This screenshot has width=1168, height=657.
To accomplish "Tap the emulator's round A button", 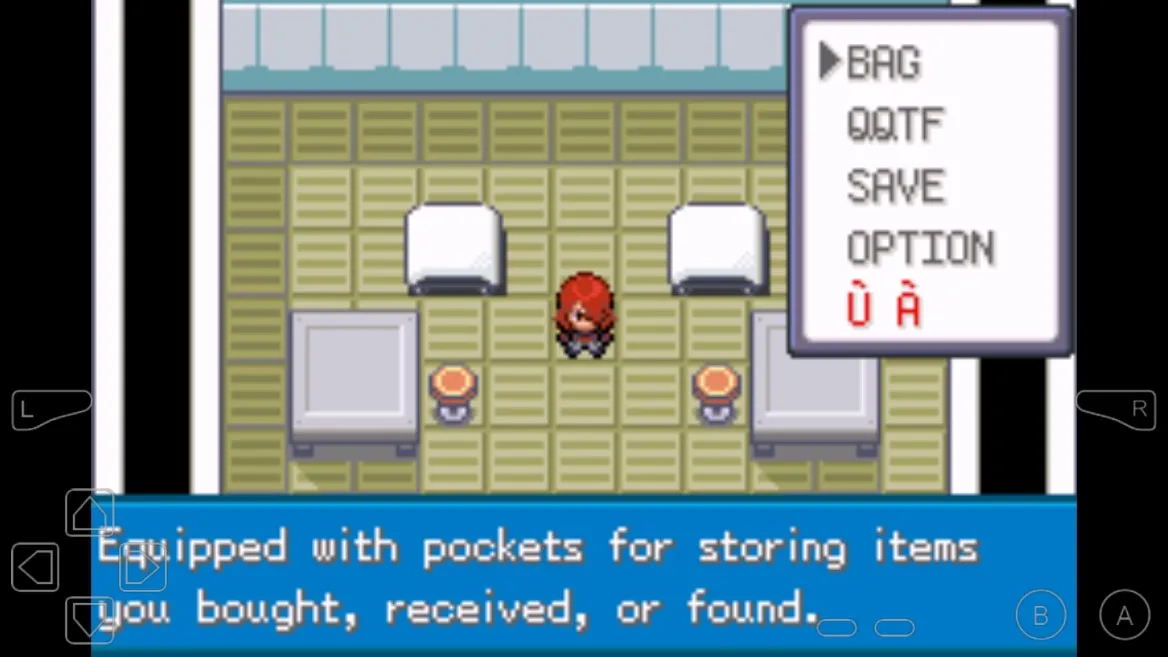I will (1124, 616).
